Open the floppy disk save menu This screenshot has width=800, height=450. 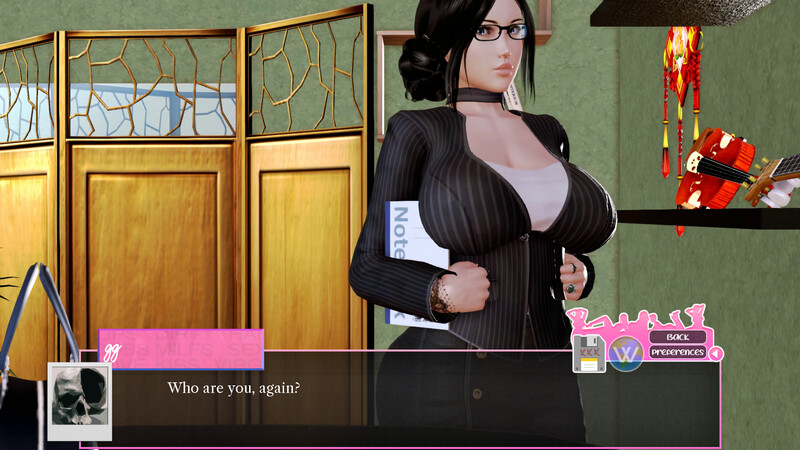[x=588, y=353]
